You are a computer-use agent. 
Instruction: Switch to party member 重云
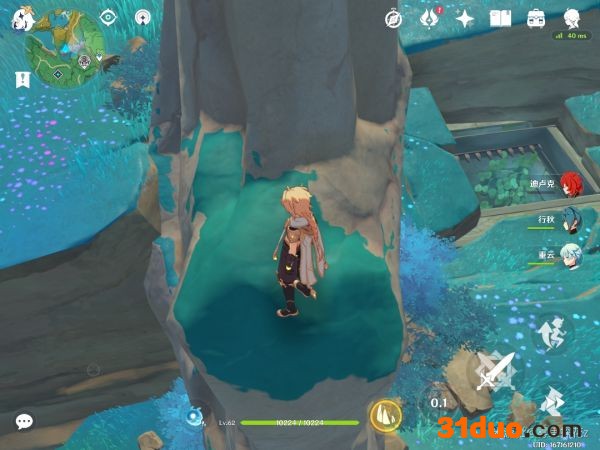(x=569, y=253)
